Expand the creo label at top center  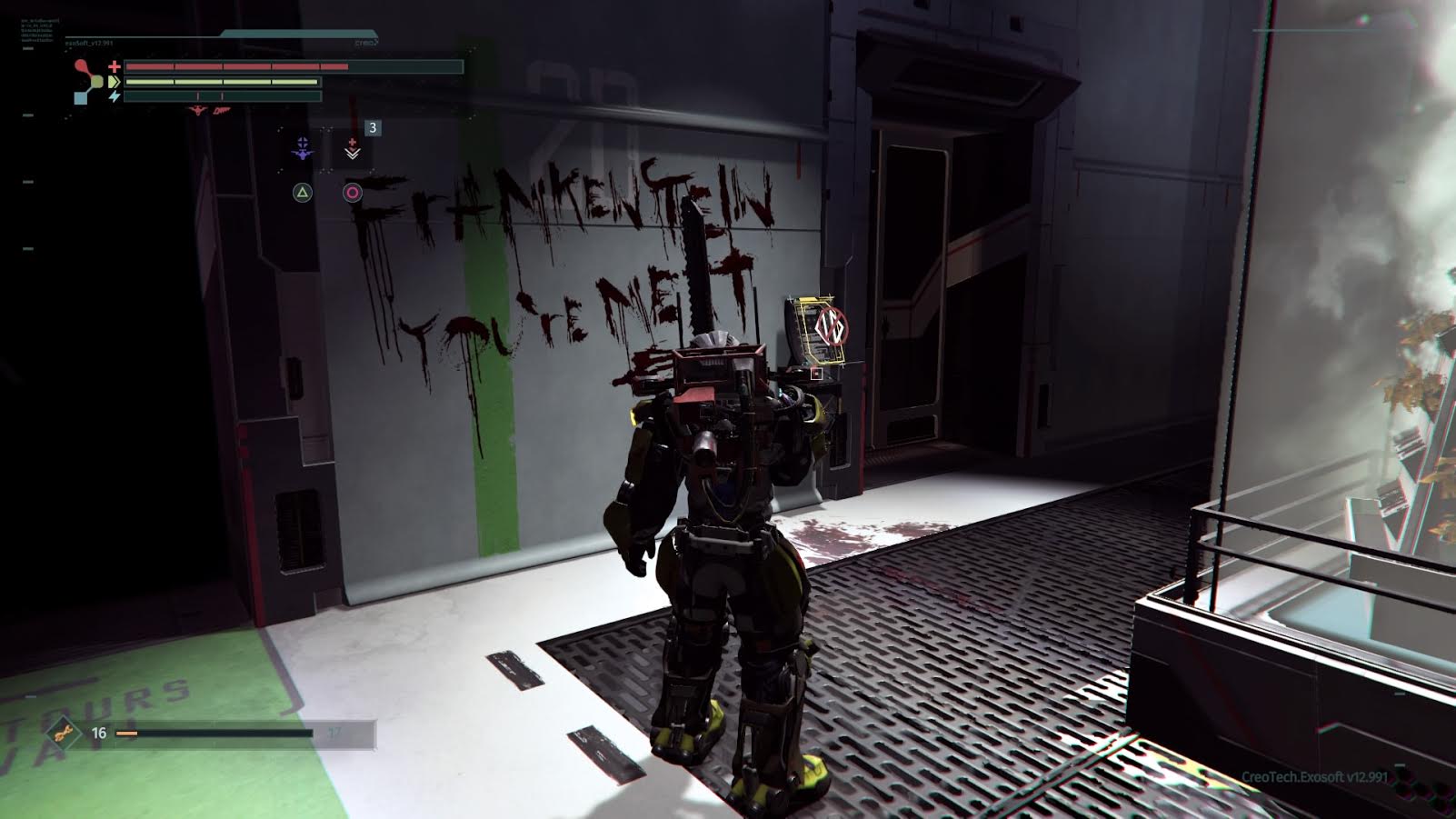click(366, 41)
